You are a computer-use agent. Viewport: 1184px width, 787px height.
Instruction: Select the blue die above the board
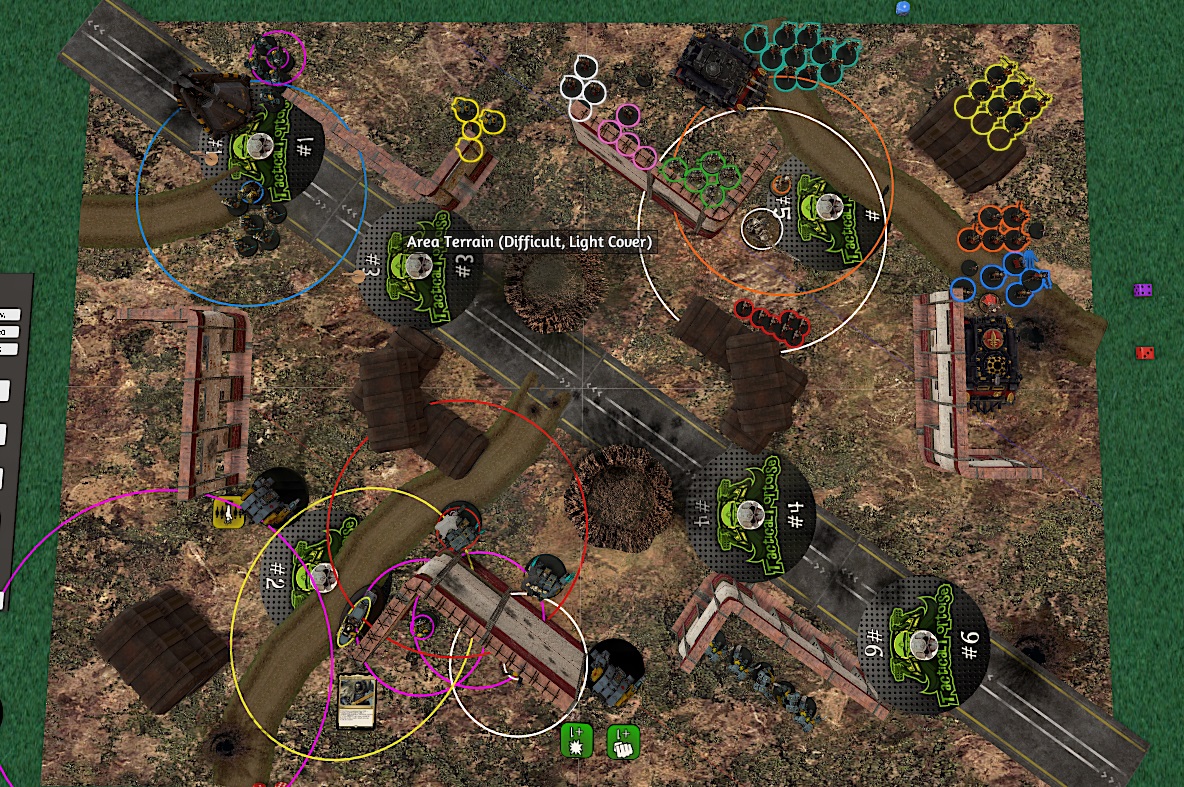pos(903,7)
